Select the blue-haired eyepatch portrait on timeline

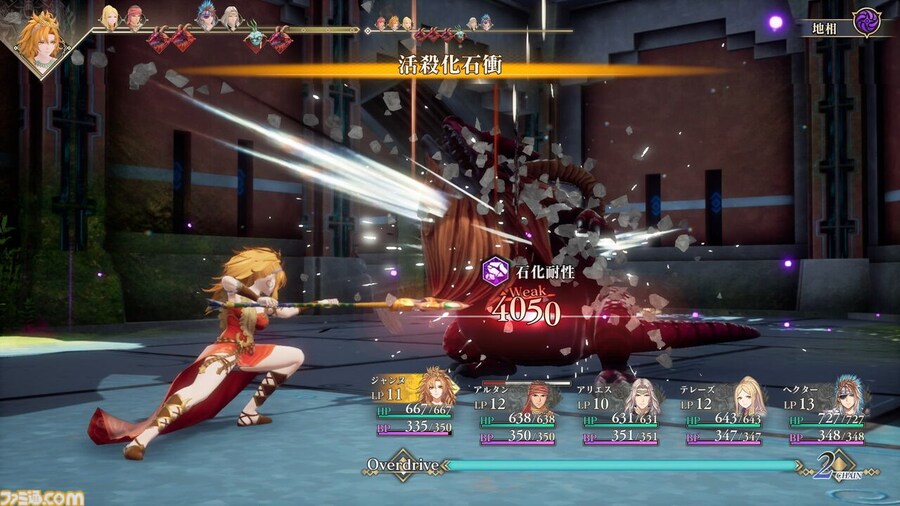click(x=207, y=17)
